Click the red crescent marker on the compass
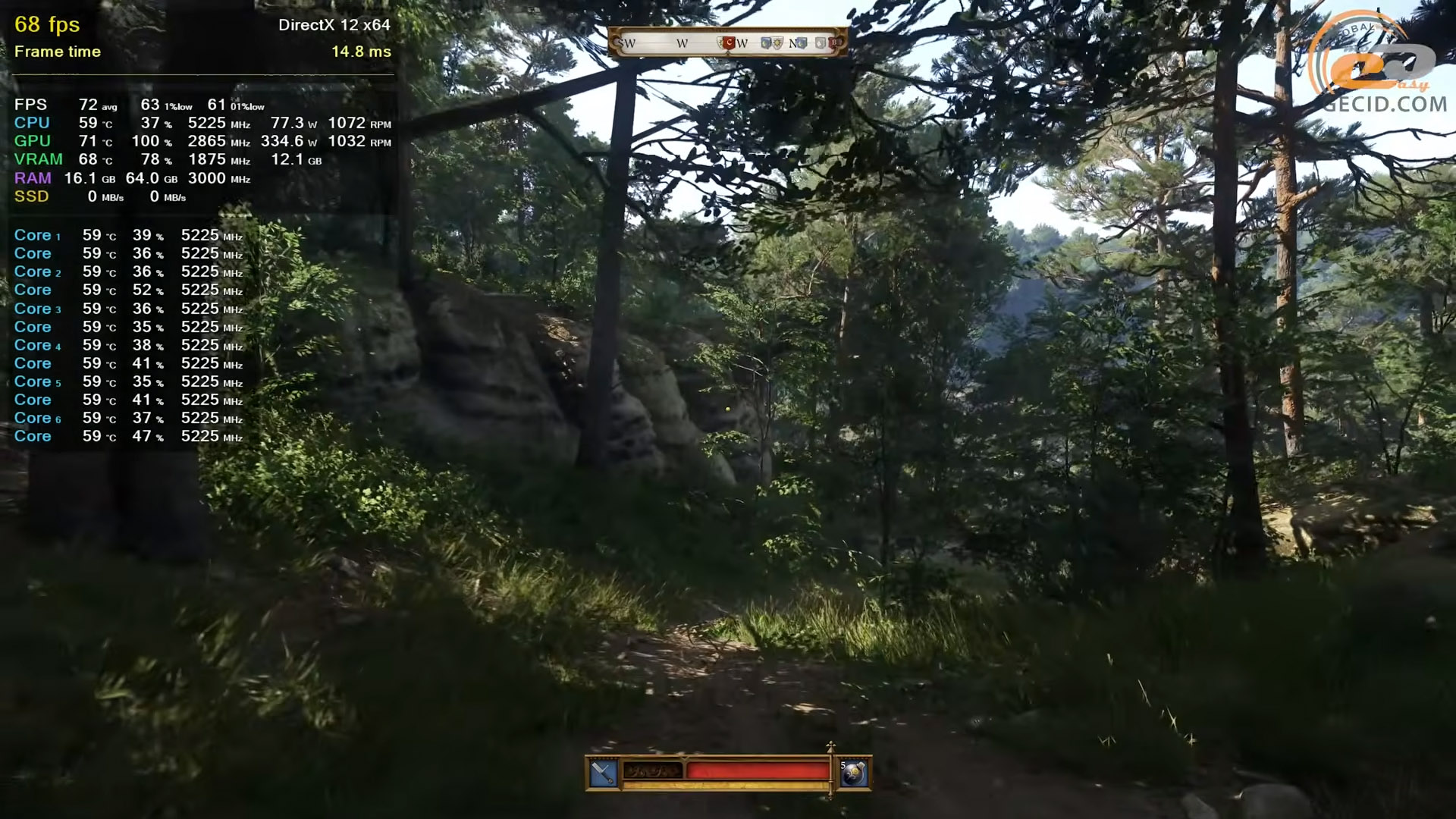Viewport: 1456px width, 819px height. [x=729, y=43]
